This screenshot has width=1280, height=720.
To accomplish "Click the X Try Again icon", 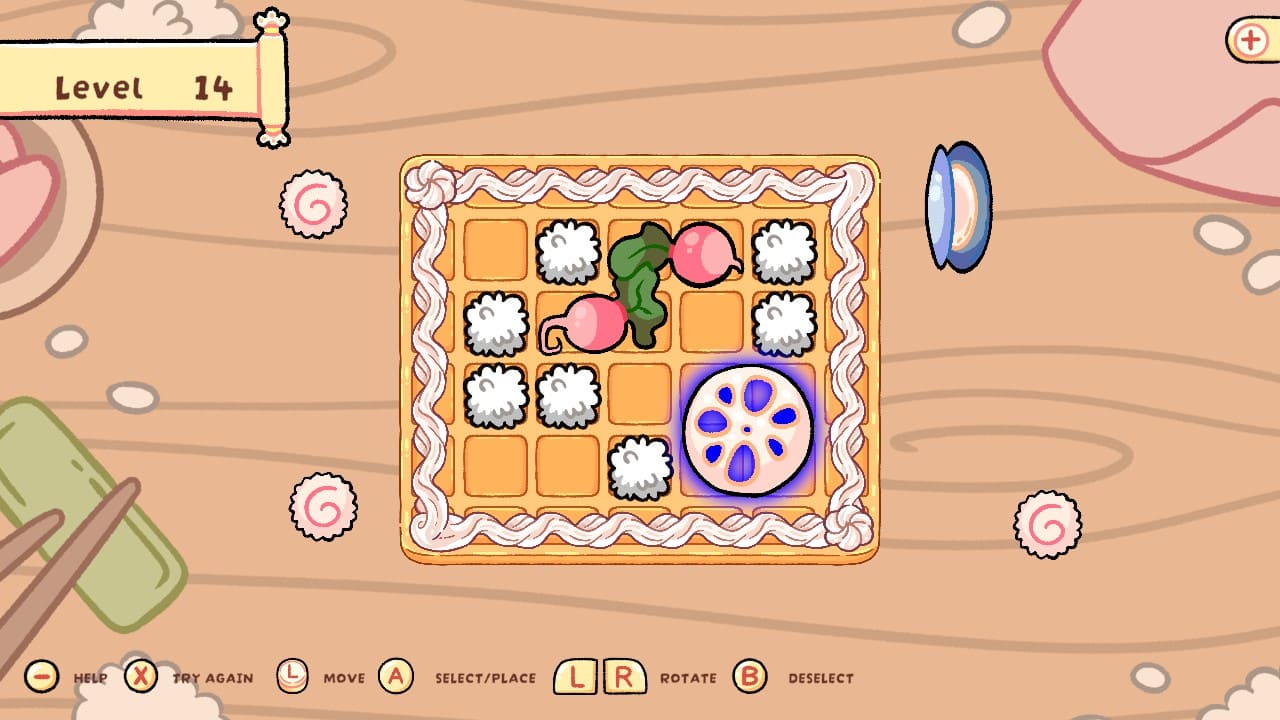I will pos(141,677).
